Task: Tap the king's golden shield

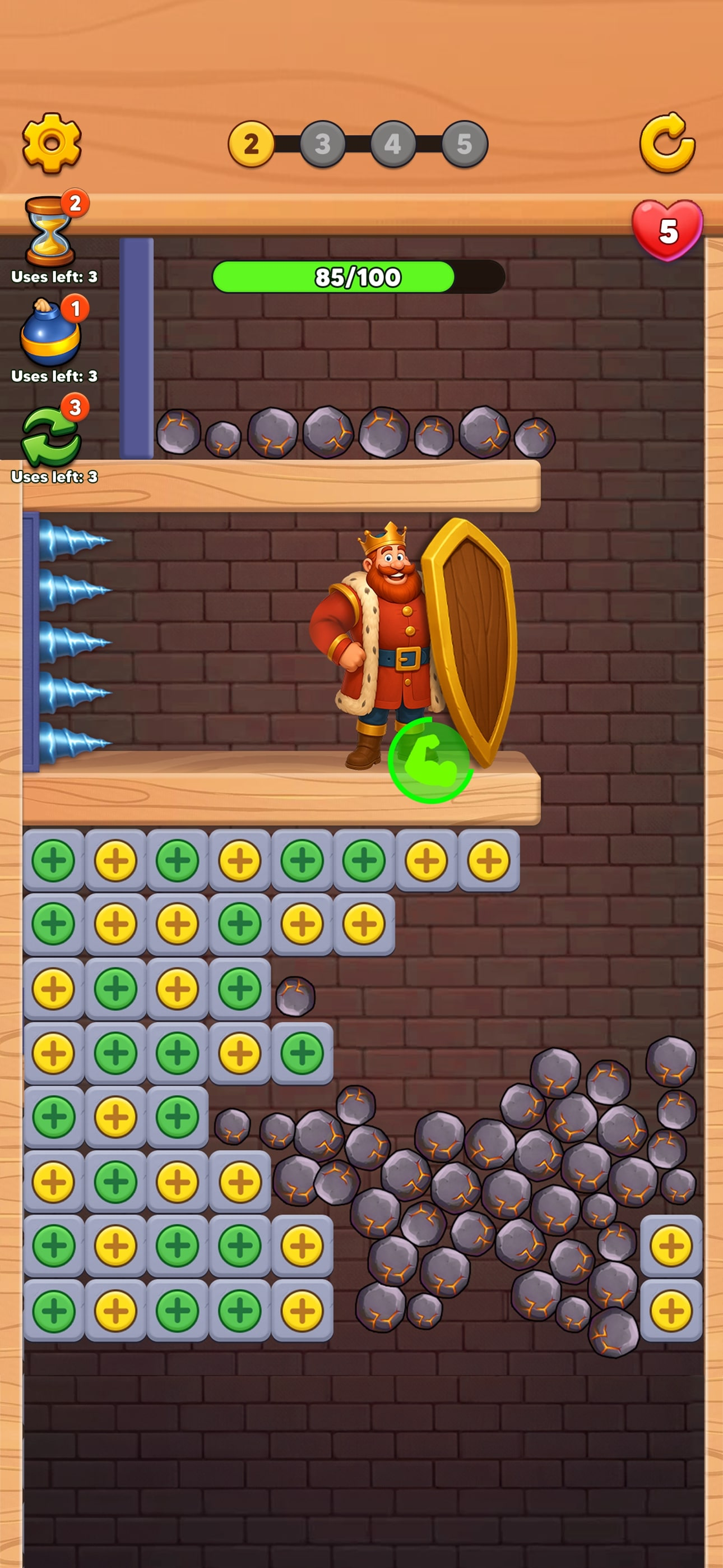Action: click(x=472, y=639)
